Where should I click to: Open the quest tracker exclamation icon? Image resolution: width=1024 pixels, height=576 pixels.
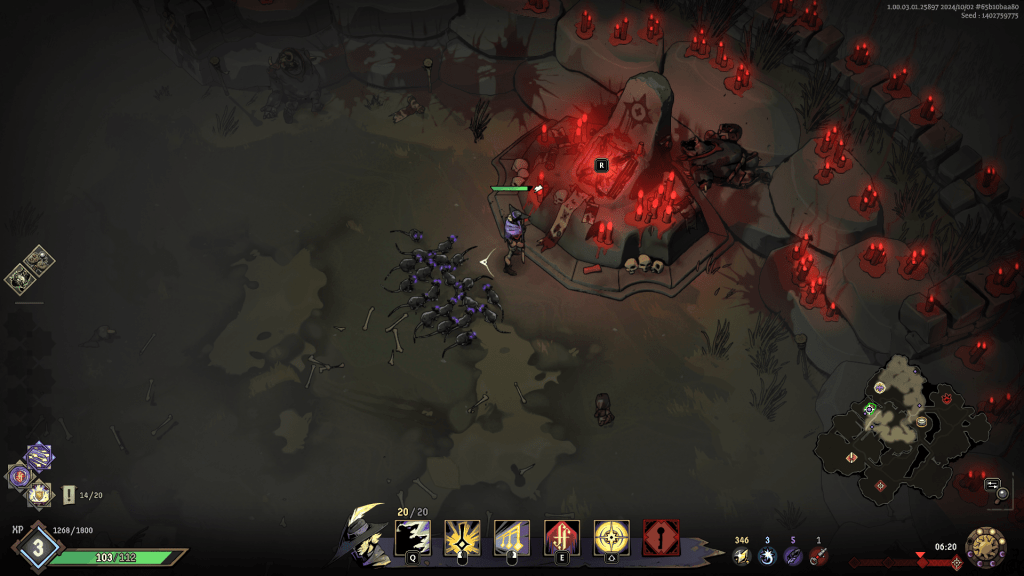point(69,494)
